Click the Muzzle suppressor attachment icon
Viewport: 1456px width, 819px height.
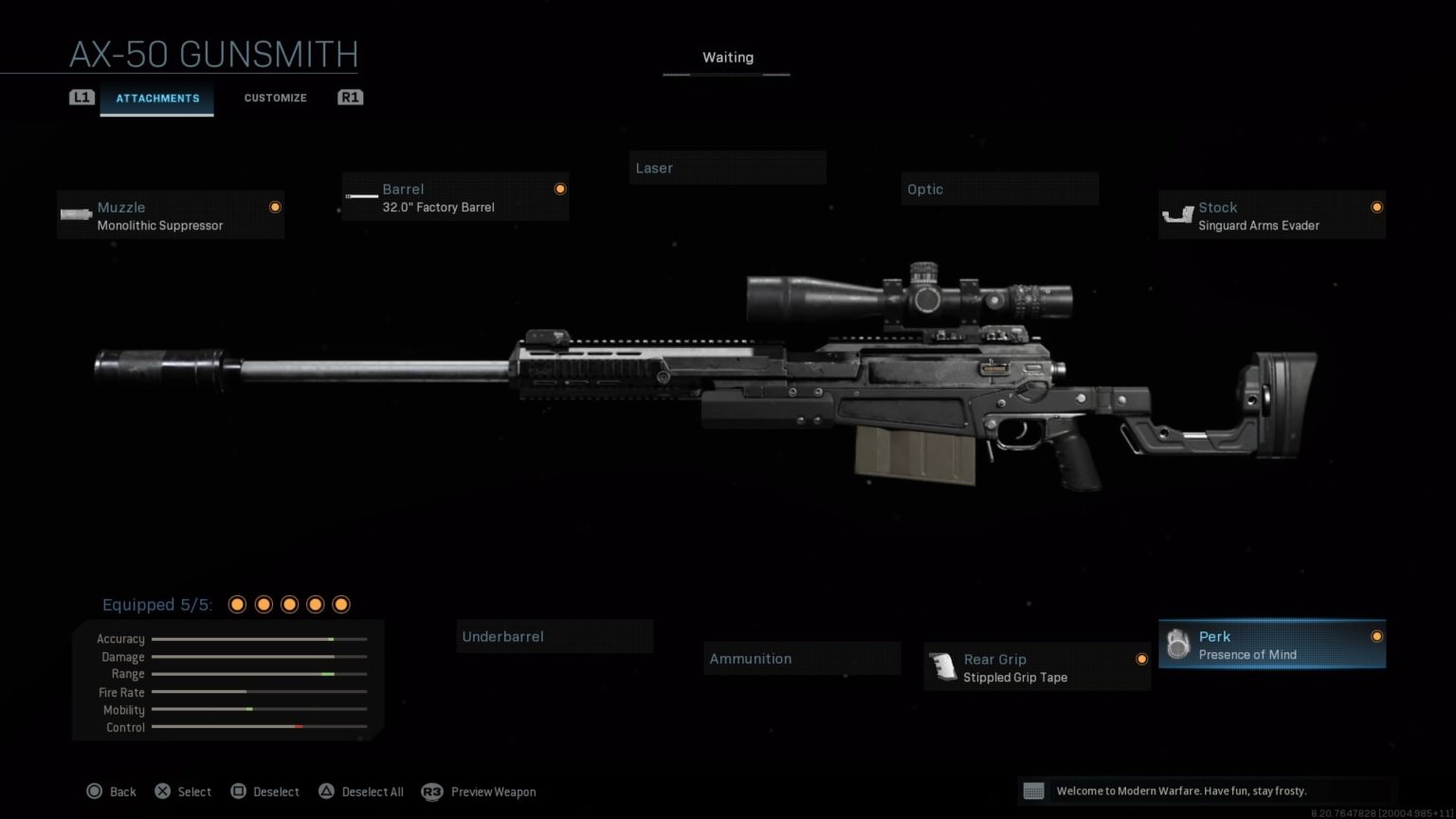(x=75, y=214)
